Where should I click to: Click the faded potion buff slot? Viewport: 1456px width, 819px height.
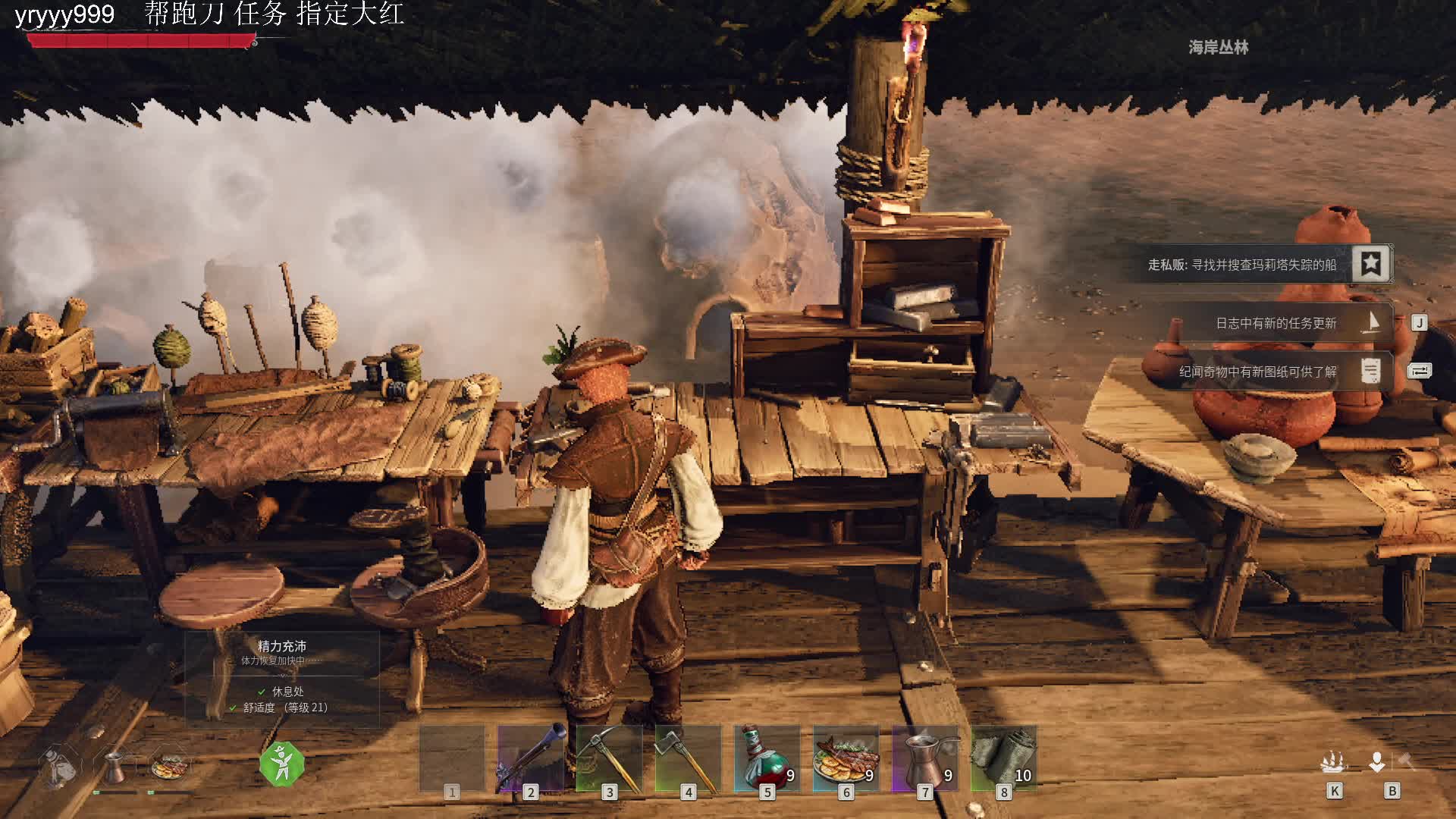[59, 767]
